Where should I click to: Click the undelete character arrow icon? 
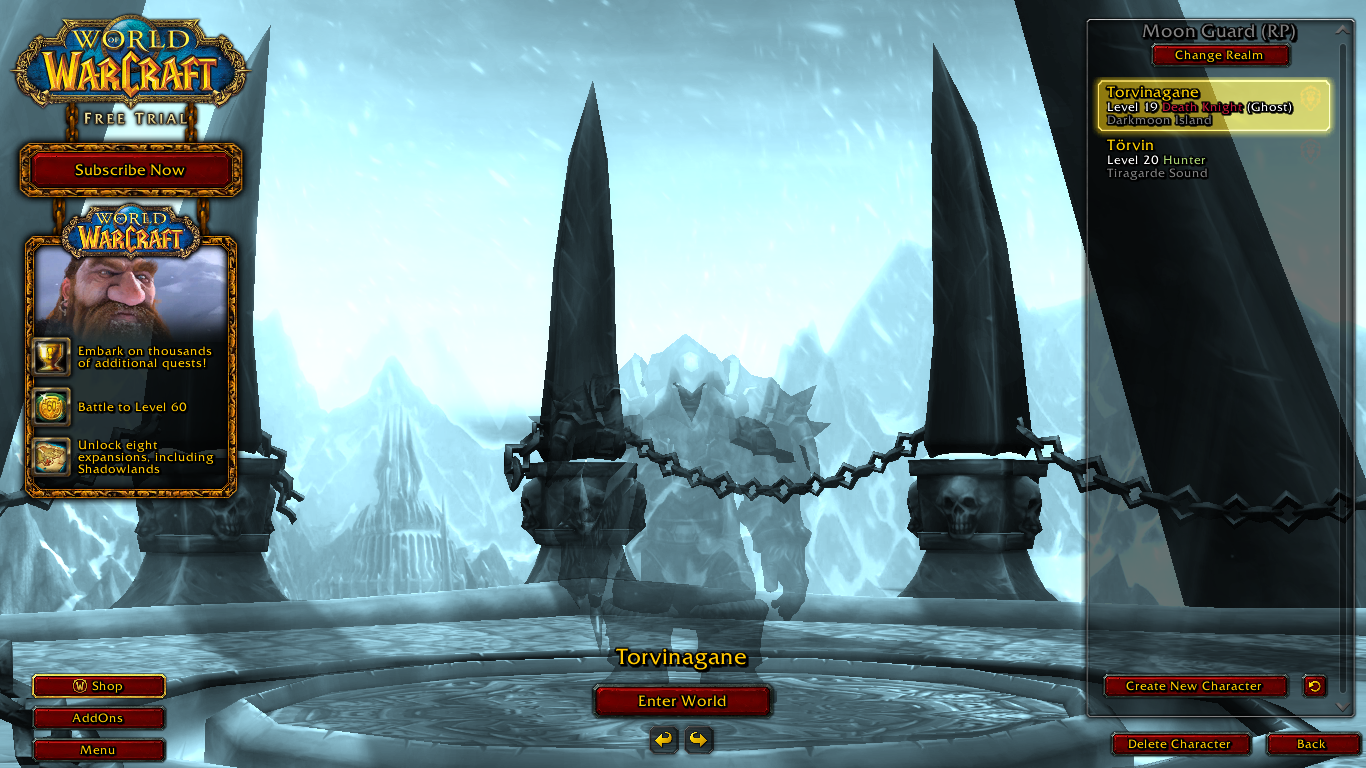tap(1314, 686)
